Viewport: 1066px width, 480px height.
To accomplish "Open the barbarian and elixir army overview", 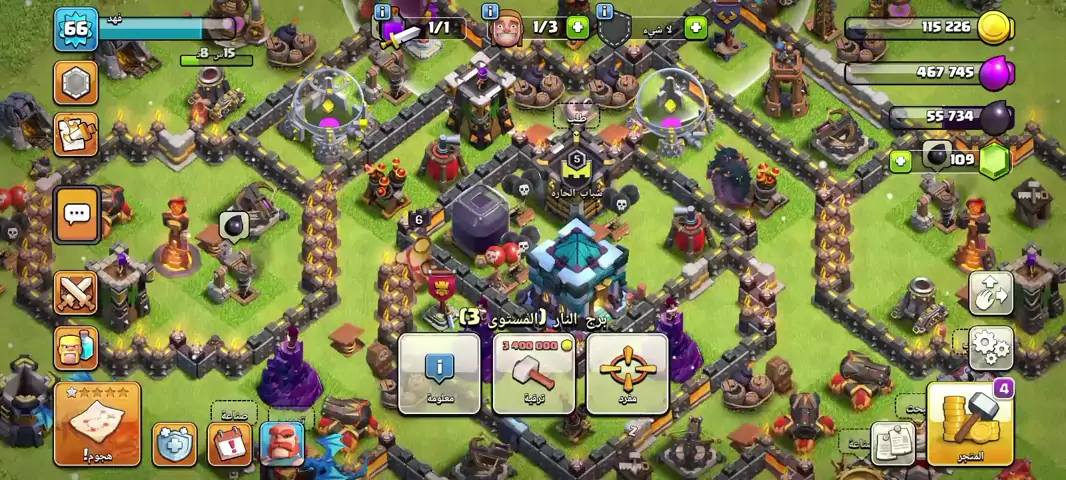I will coord(76,347).
